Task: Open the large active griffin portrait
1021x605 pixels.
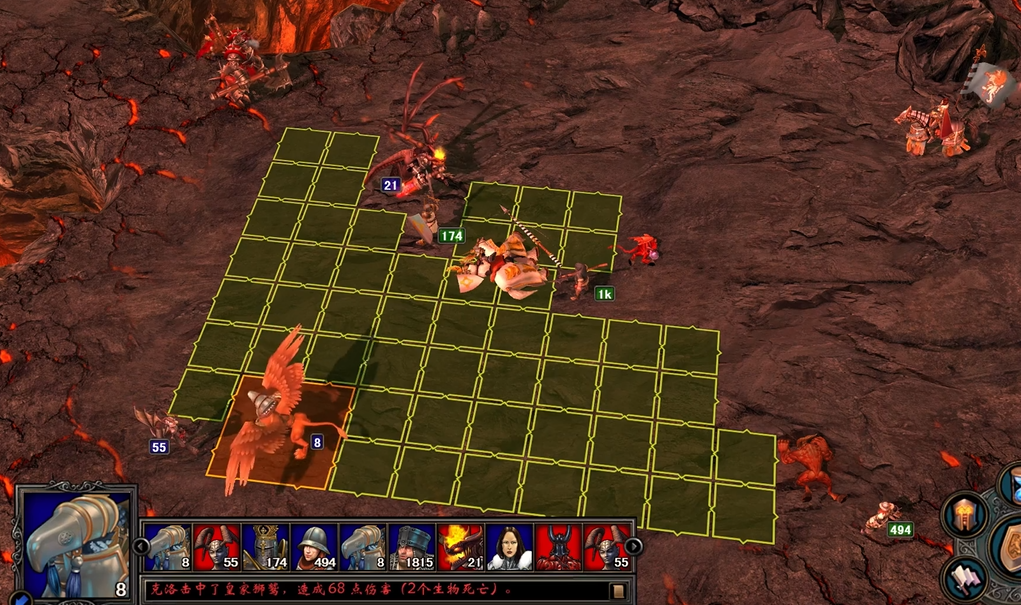Action: click(75, 541)
